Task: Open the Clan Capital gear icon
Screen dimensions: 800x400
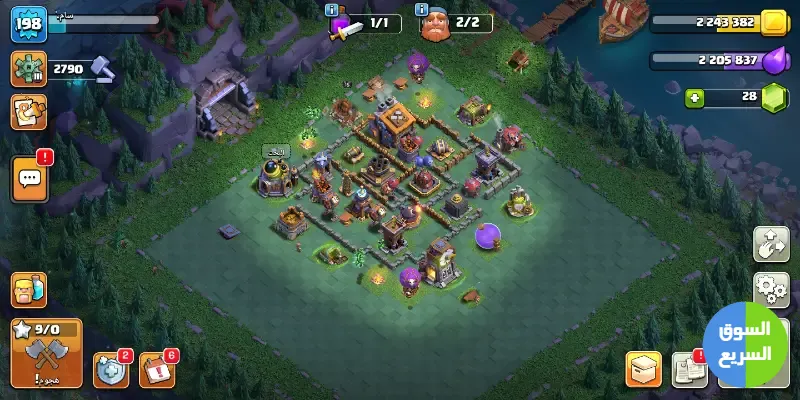Action: (x=28, y=68)
